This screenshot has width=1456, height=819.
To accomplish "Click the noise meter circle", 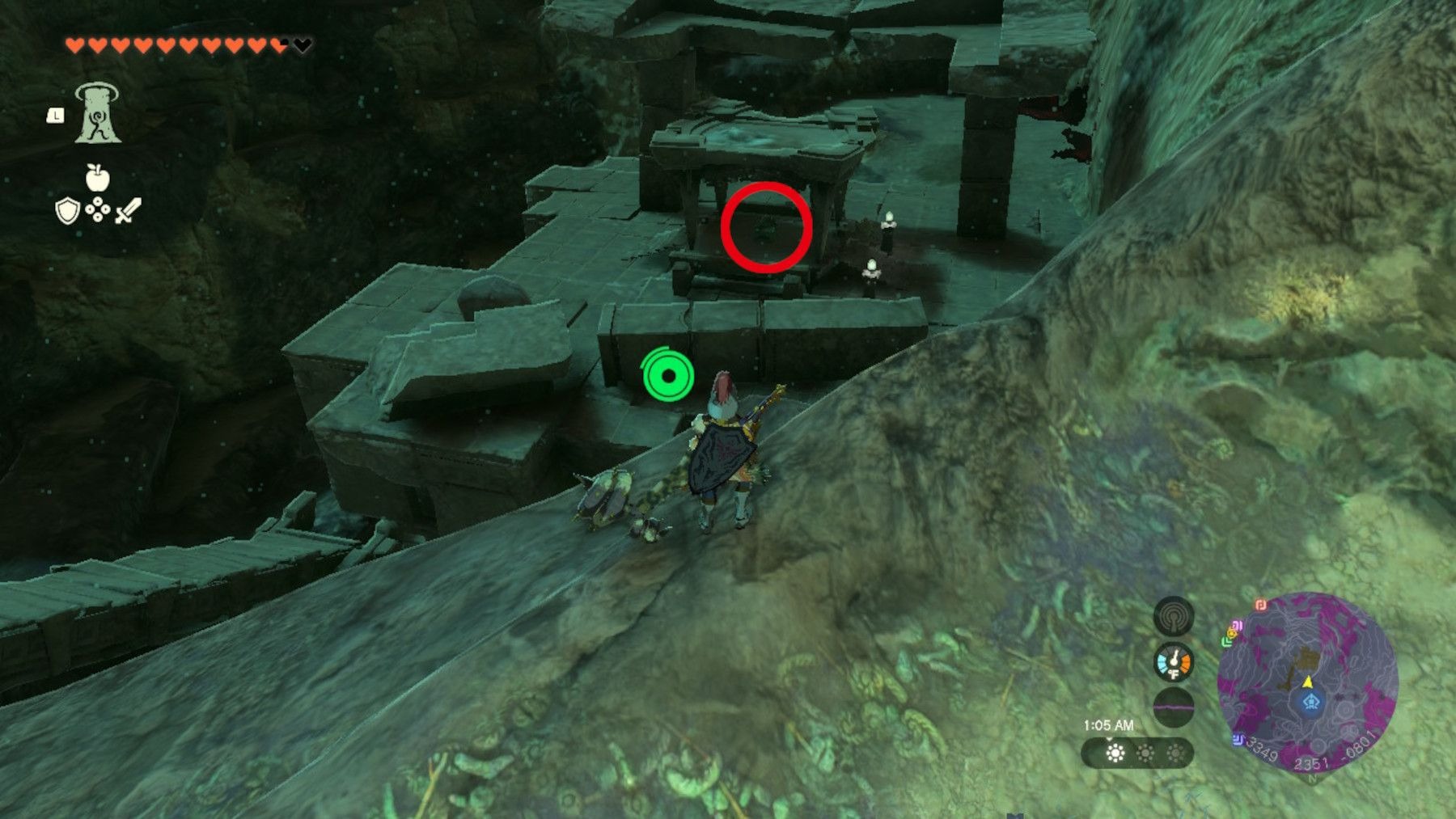I will click(x=1173, y=707).
